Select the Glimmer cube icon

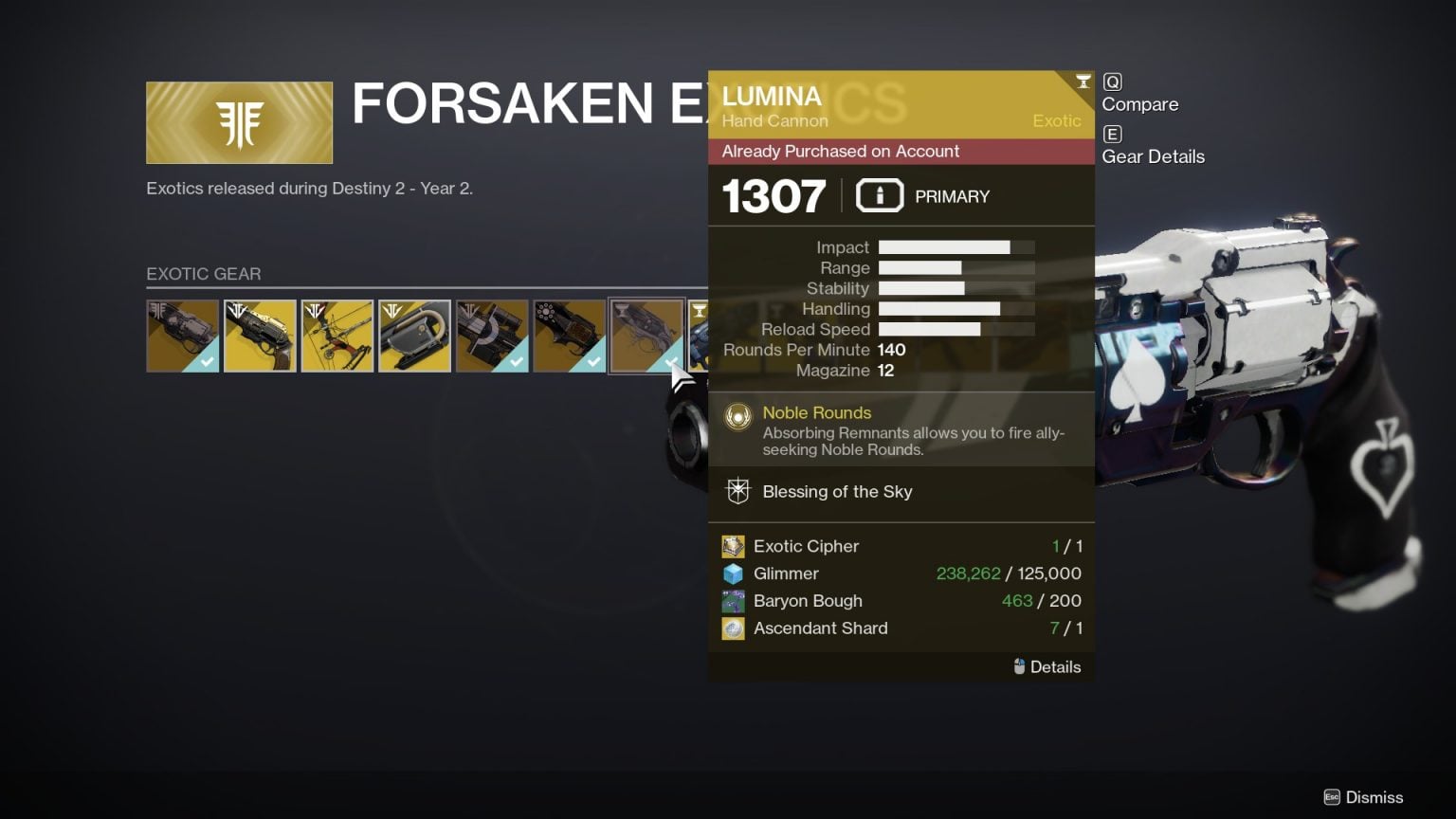tap(733, 573)
